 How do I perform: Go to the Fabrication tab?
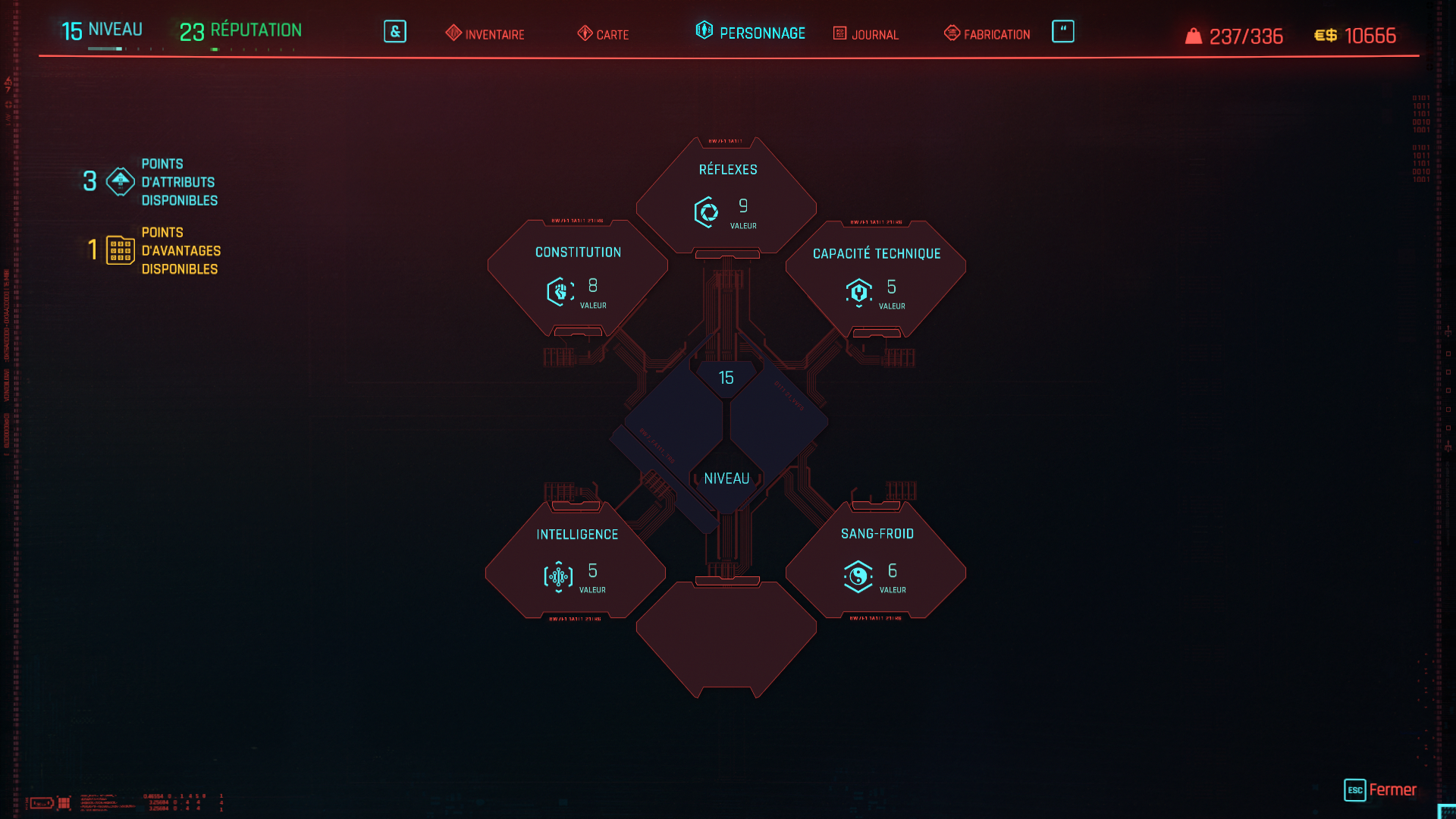[987, 34]
